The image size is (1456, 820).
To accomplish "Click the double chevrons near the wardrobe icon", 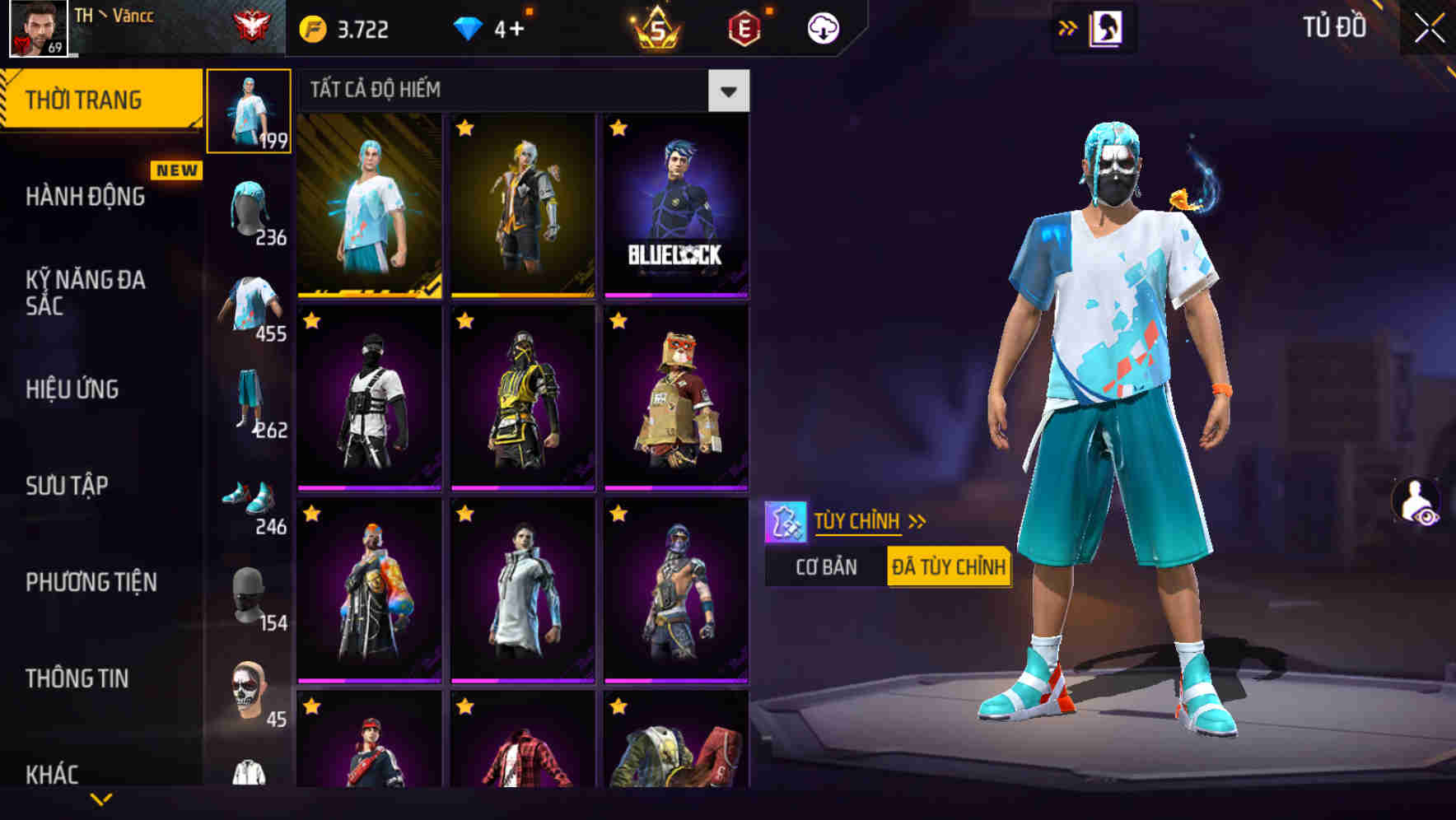I will 1066,27.
